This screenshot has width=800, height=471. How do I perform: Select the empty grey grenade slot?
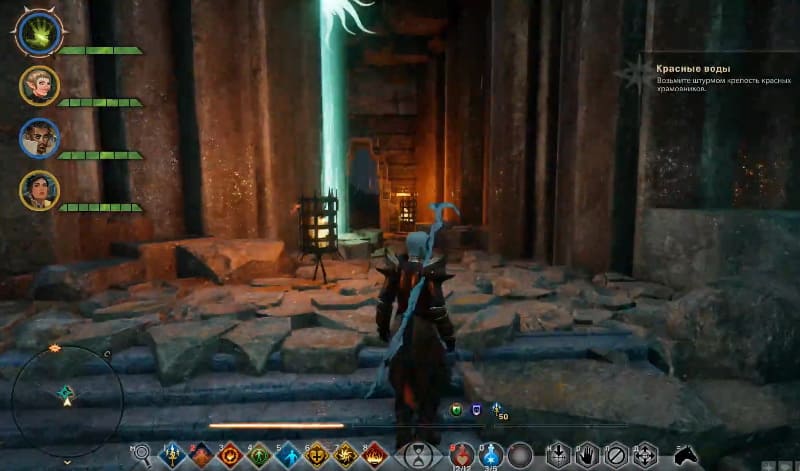pyautogui.click(x=519, y=455)
